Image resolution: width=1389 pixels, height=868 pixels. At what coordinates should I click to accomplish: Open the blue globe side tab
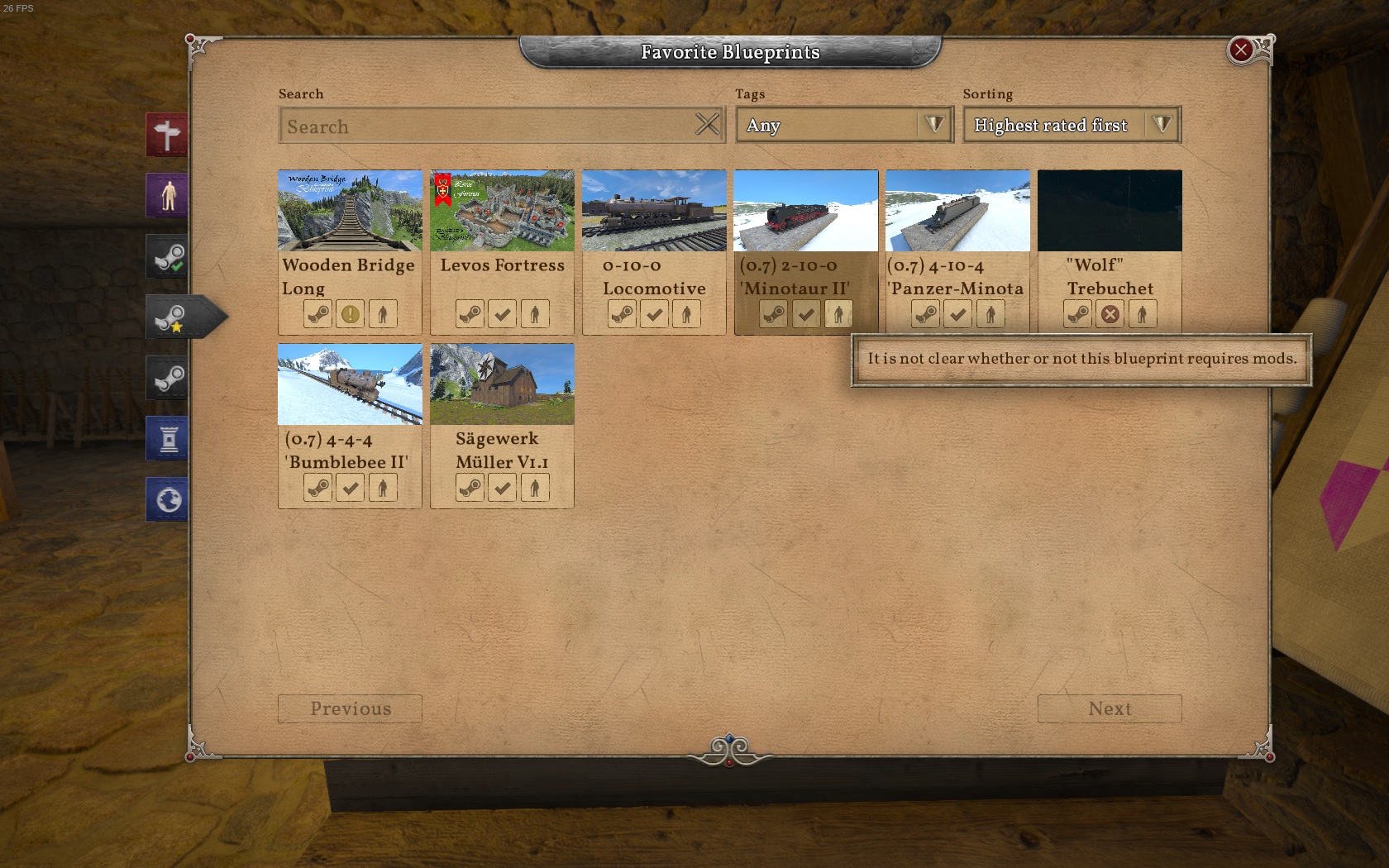point(167,499)
